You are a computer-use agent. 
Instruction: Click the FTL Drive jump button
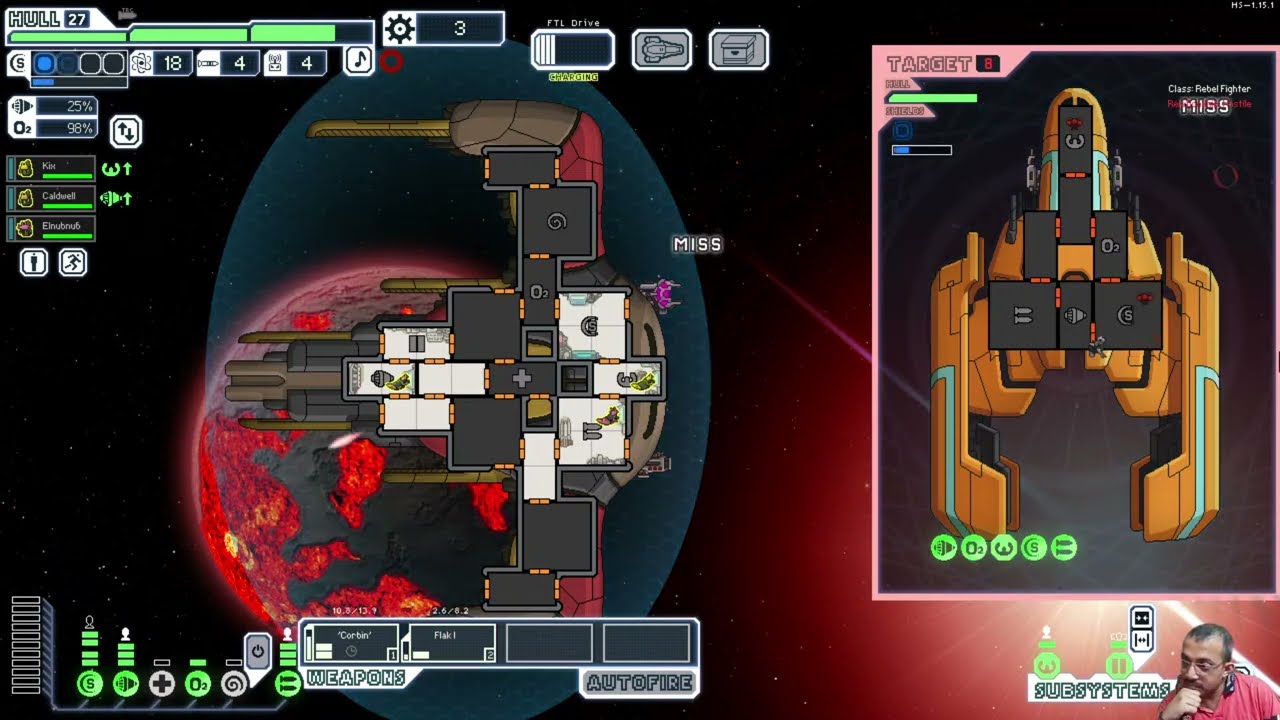pyautogui.click(x=572, y=50)
